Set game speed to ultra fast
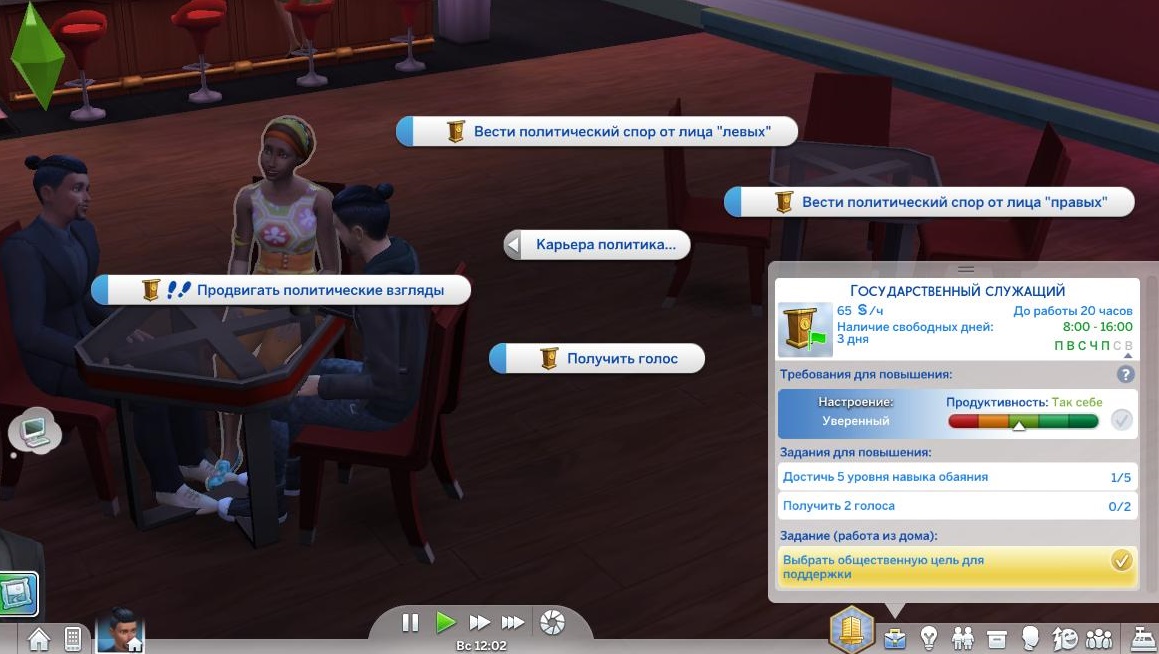Screen dimensions: 1159x654 tap(513, 623)
